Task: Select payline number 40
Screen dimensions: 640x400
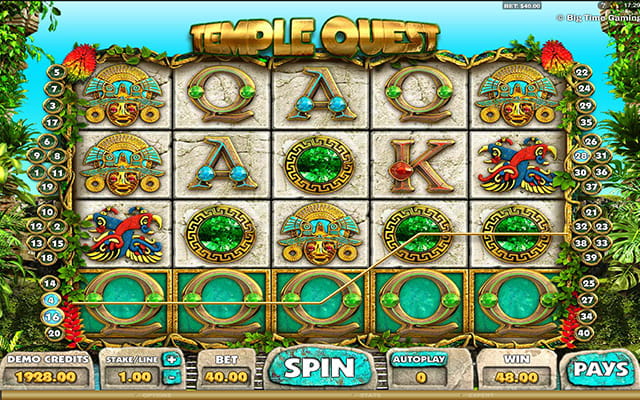Action: (x=586, y=333)
